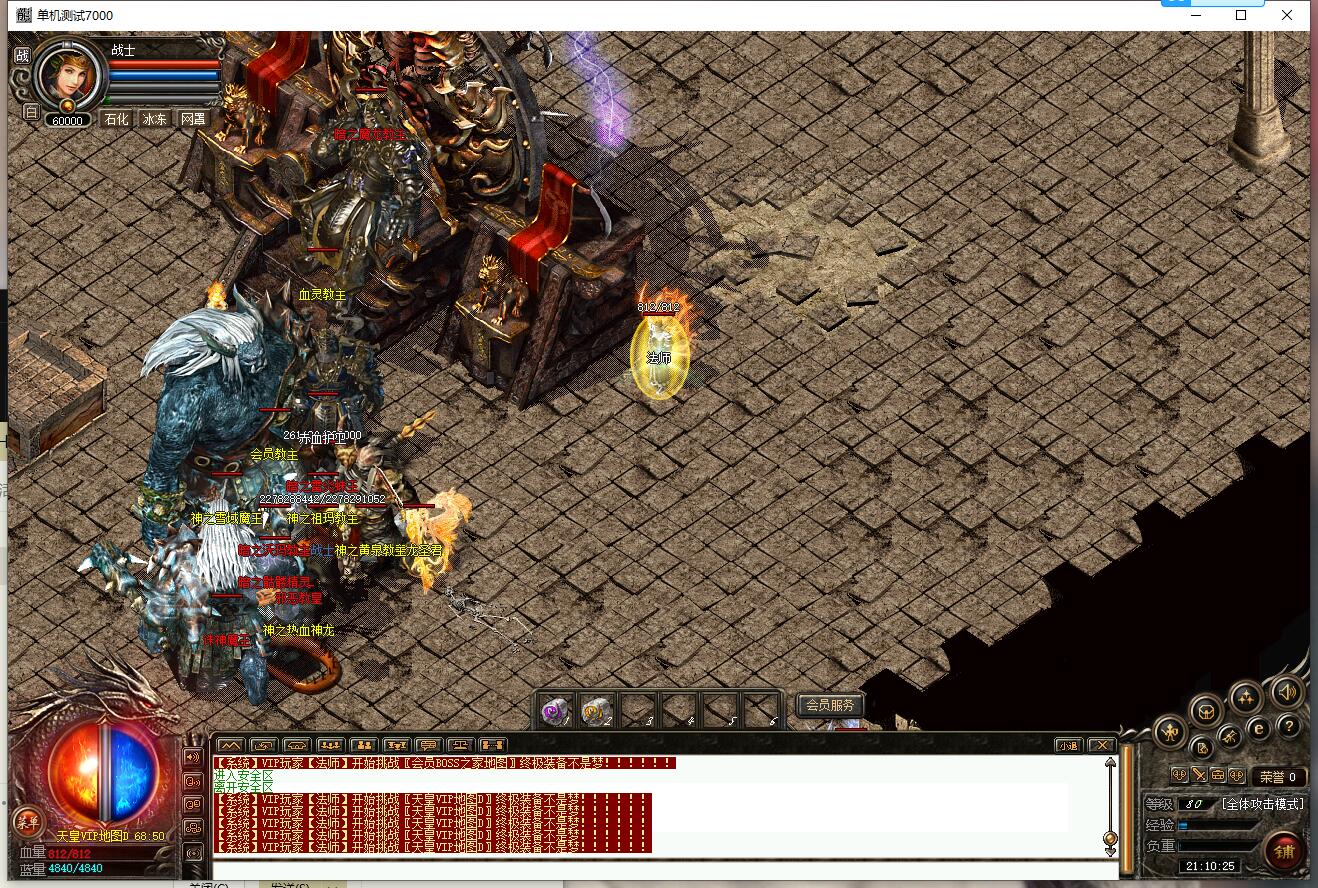1318x888 pixels.
Task: Click the 冰冻 freeze button
Action: pos(155,119)
